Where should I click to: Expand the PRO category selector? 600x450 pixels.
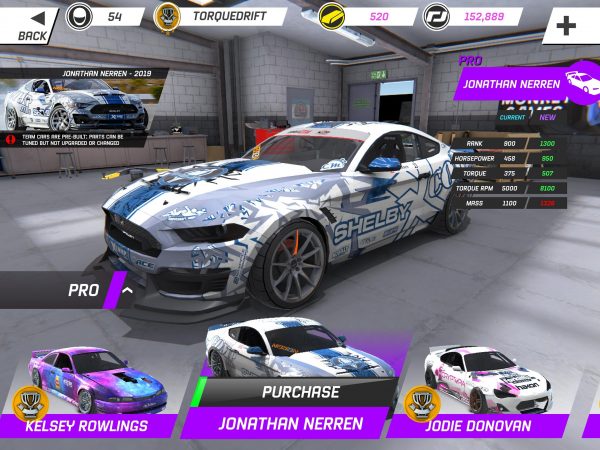tap(100, 291)
